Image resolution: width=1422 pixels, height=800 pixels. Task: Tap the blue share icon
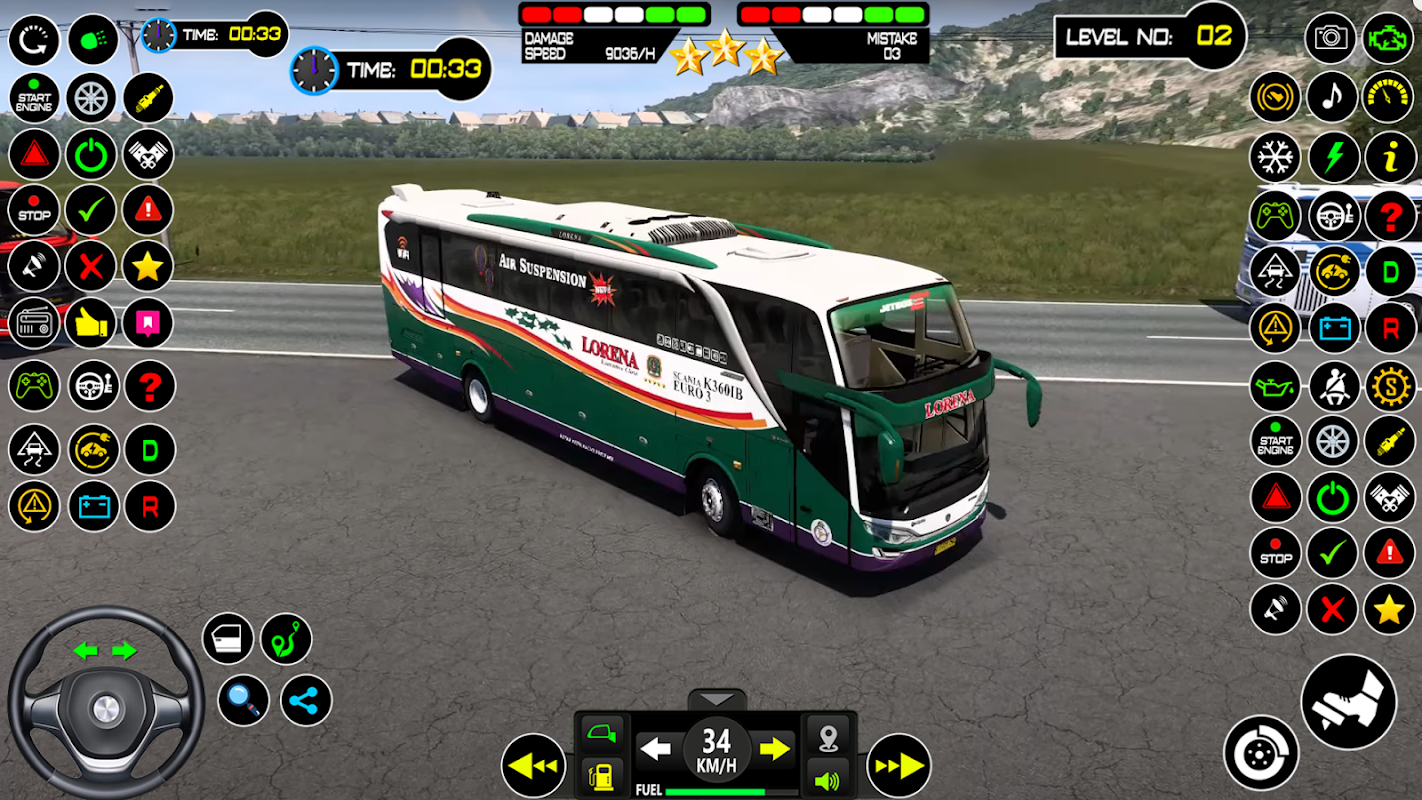tap(305, 700)
